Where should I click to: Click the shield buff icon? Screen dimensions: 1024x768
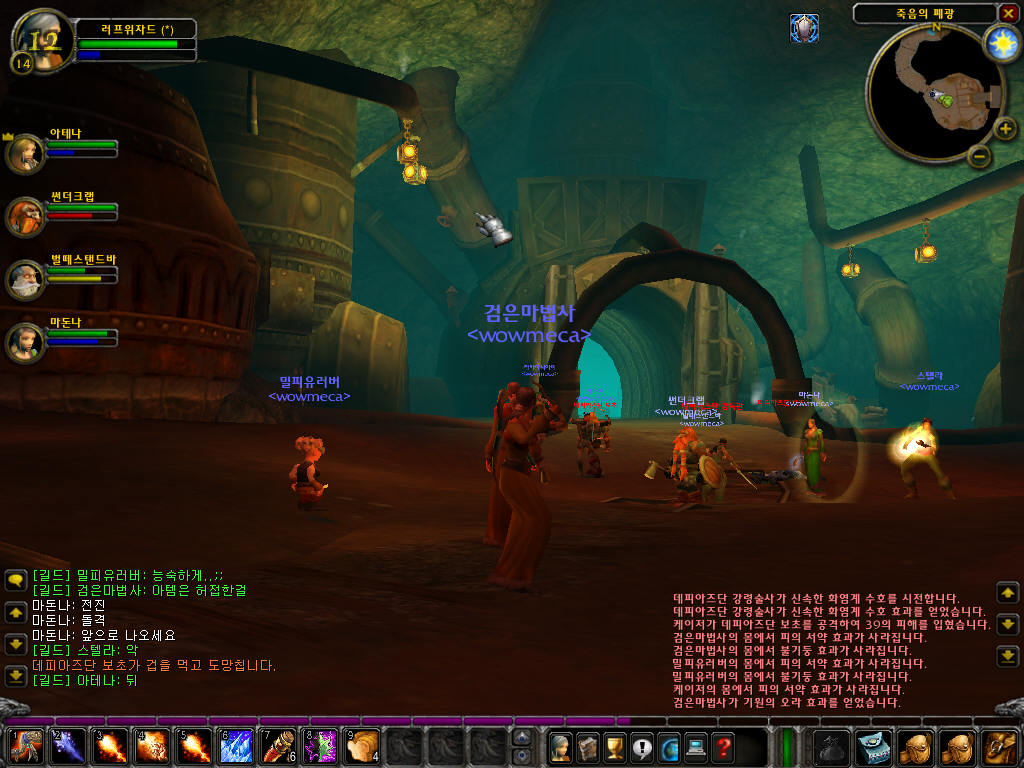(x=804, y=28)
